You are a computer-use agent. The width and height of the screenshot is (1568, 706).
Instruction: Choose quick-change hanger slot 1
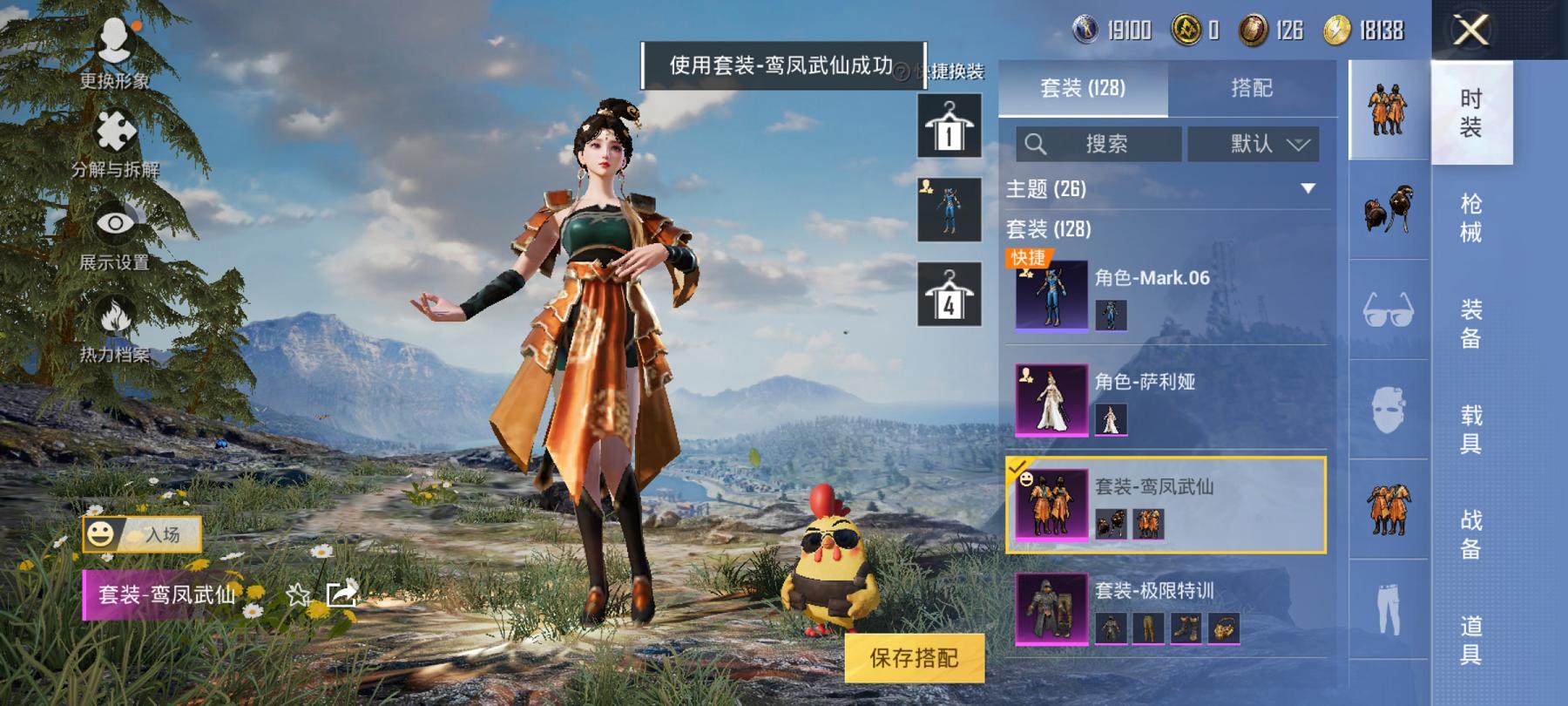tap(949, 127)
